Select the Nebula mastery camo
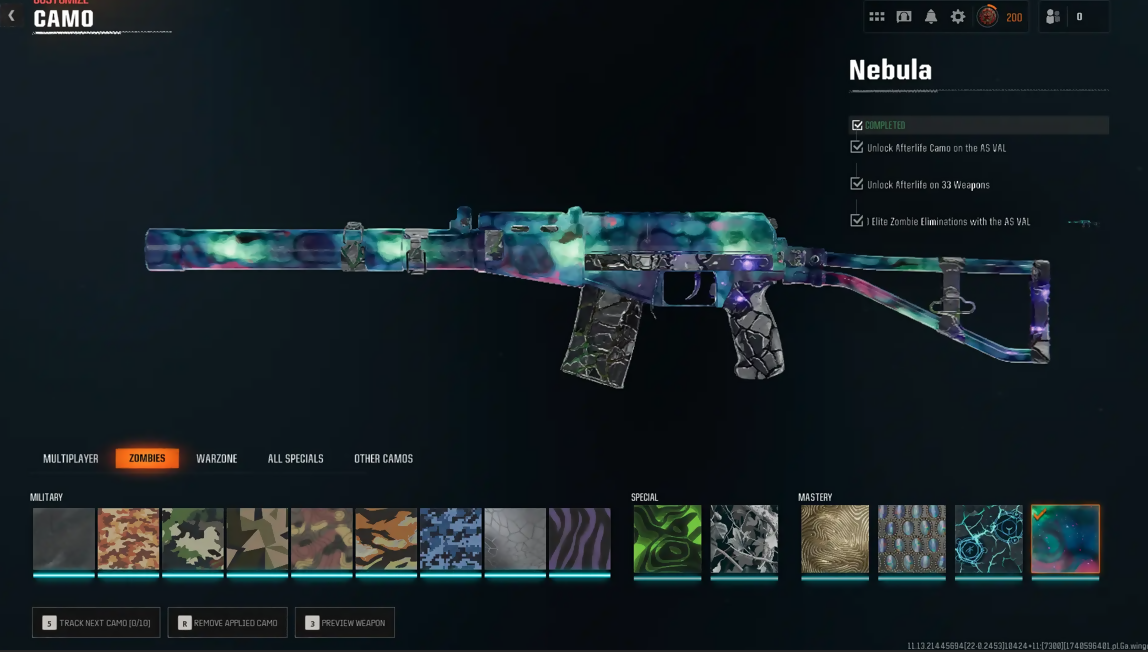The height and width of the screenshot is (652, 1148). [x=1065, y=539]
